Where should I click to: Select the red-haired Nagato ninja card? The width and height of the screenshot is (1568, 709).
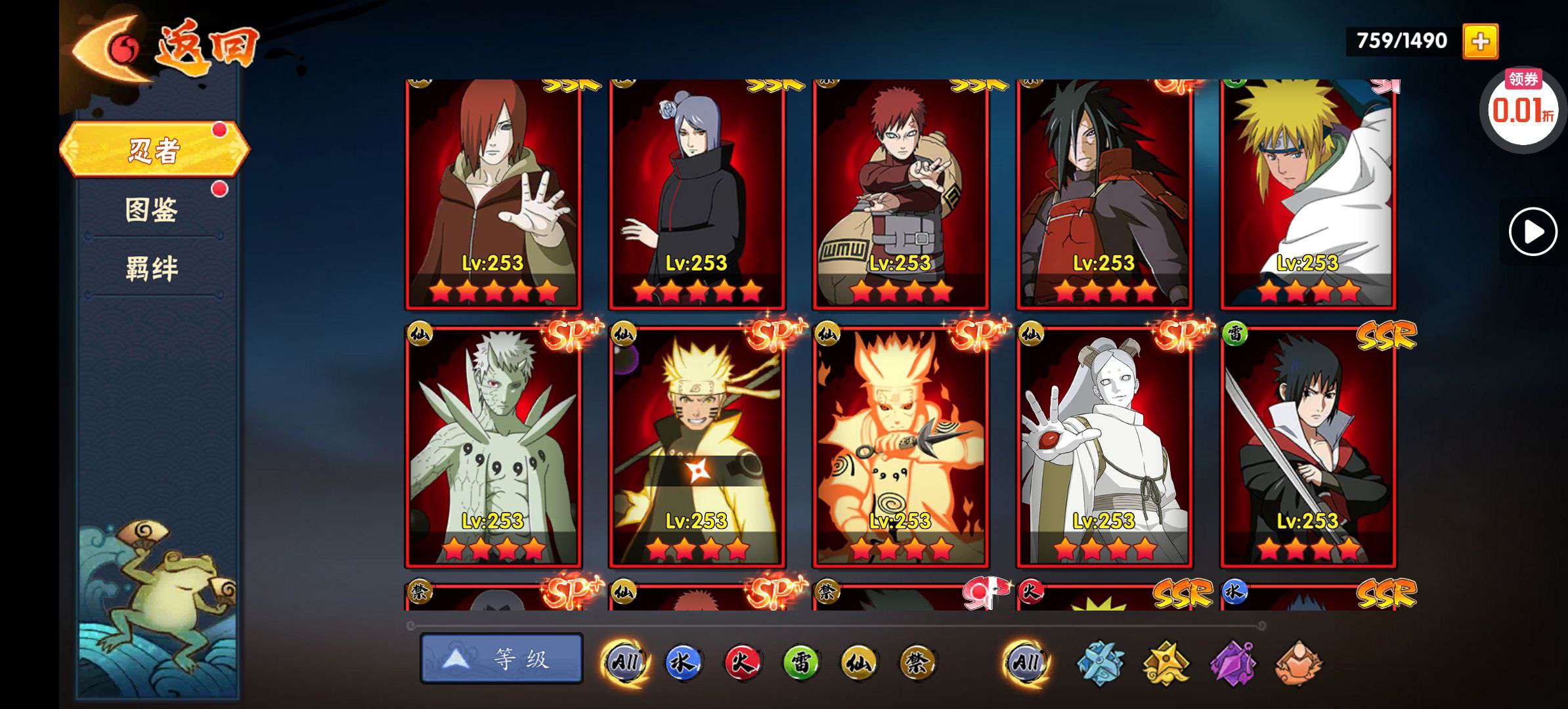(493, 194)
